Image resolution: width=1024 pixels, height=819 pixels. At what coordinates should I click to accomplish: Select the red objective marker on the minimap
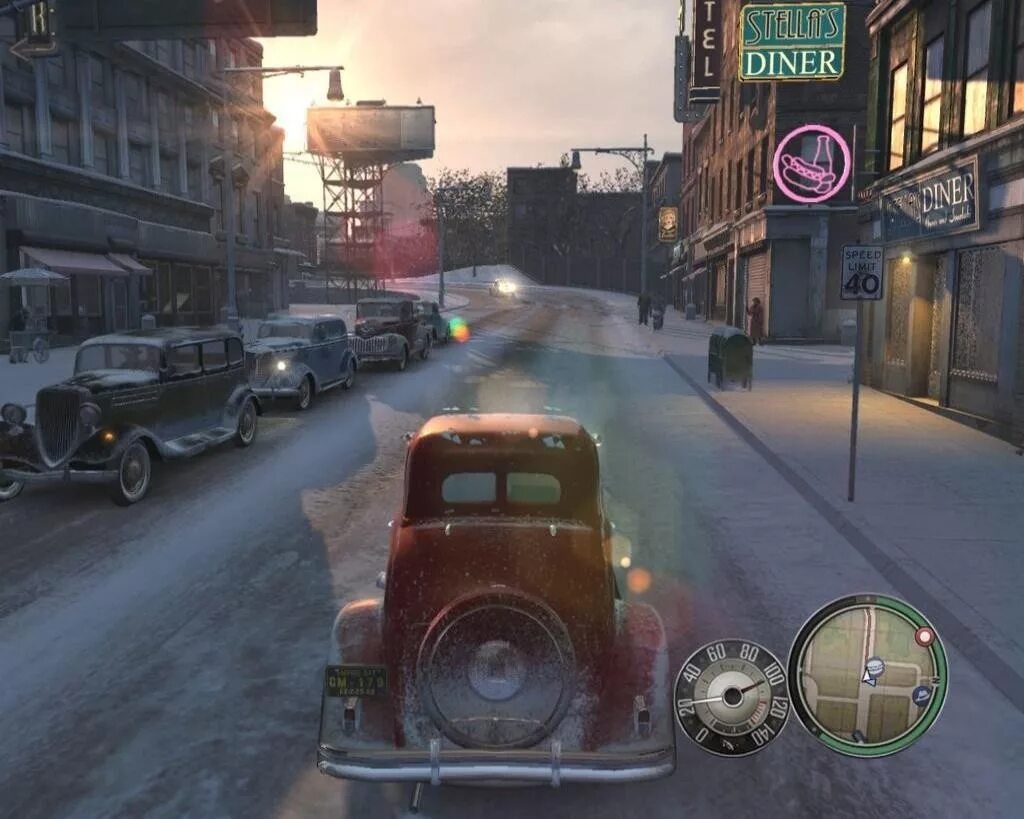[x=924, y=636]
